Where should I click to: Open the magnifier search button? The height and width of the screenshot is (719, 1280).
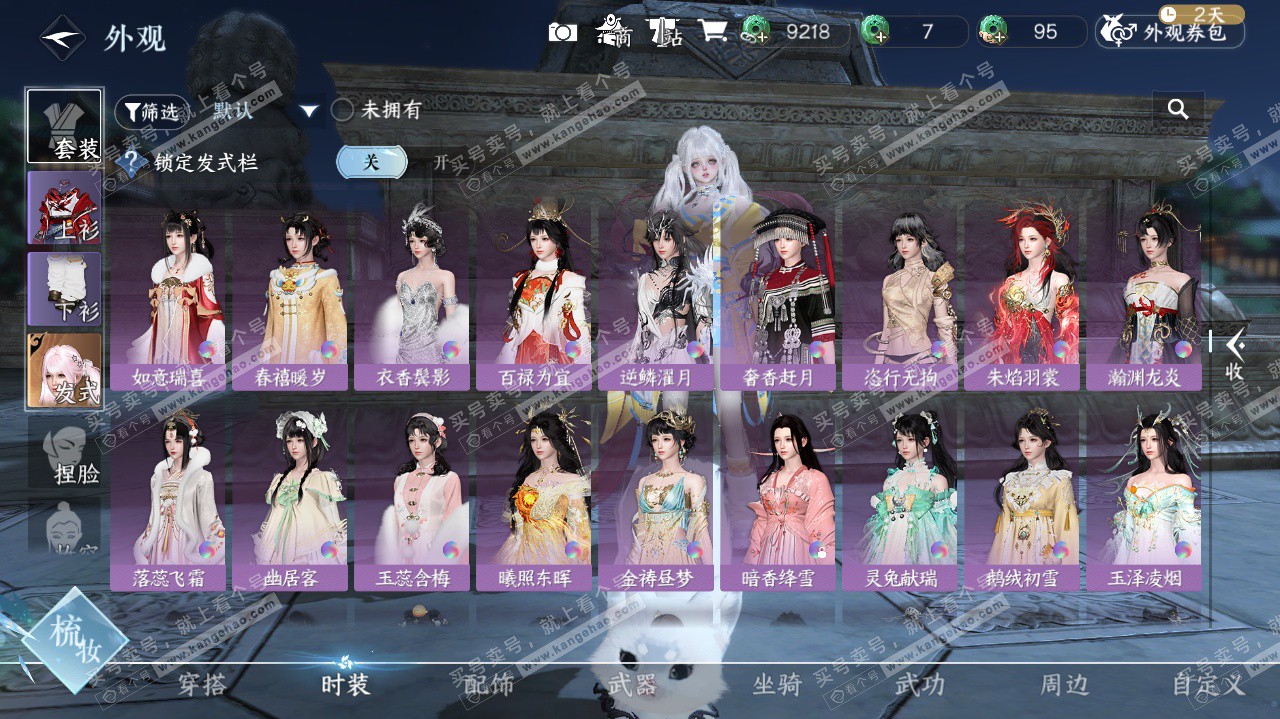[1178, 110]
